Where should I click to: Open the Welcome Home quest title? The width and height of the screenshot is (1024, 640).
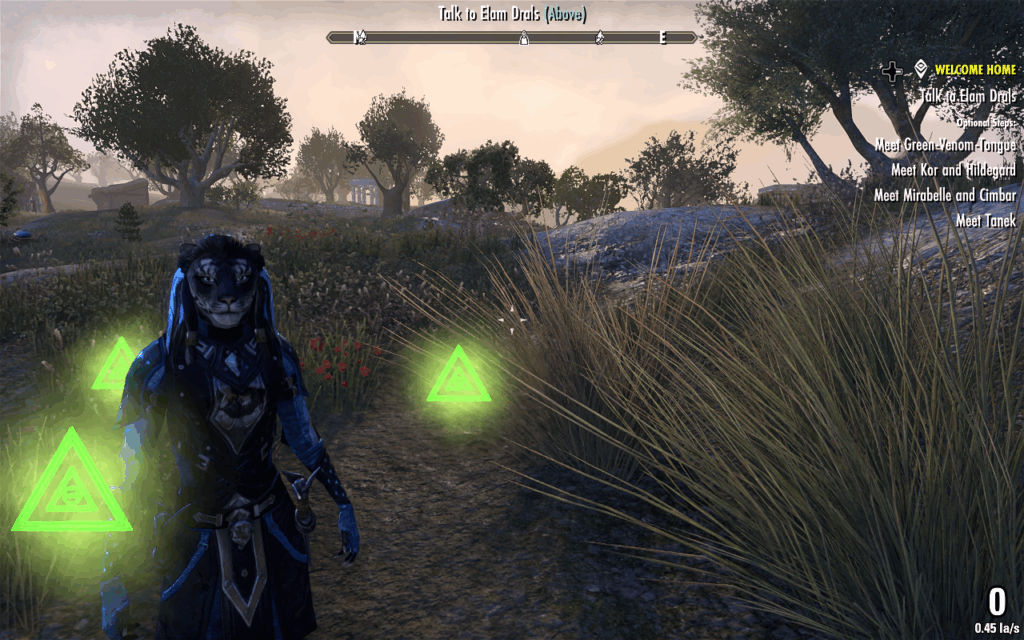tap(975, 70)
